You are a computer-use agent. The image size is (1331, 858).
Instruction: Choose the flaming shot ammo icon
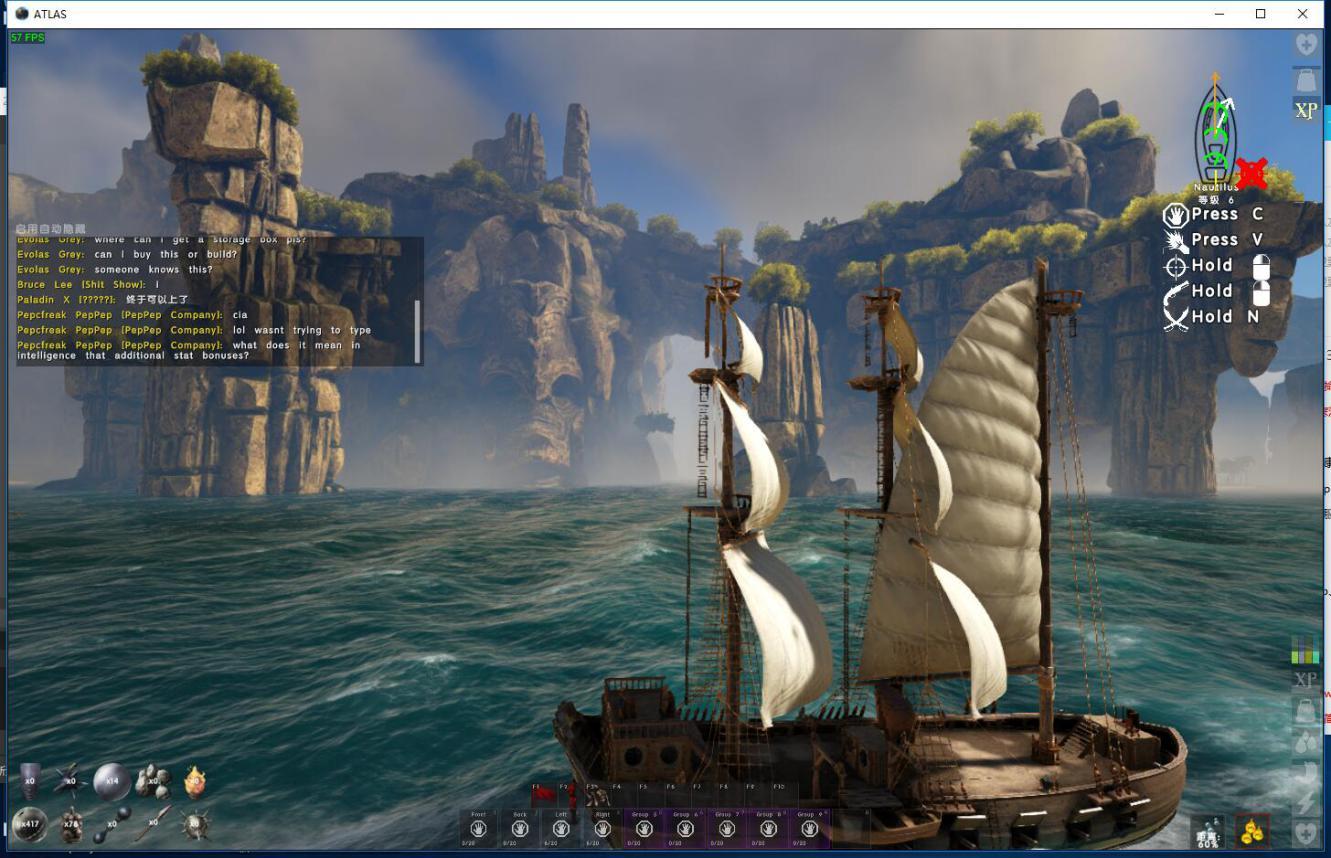pyautogui.click(x=195, y=781)
